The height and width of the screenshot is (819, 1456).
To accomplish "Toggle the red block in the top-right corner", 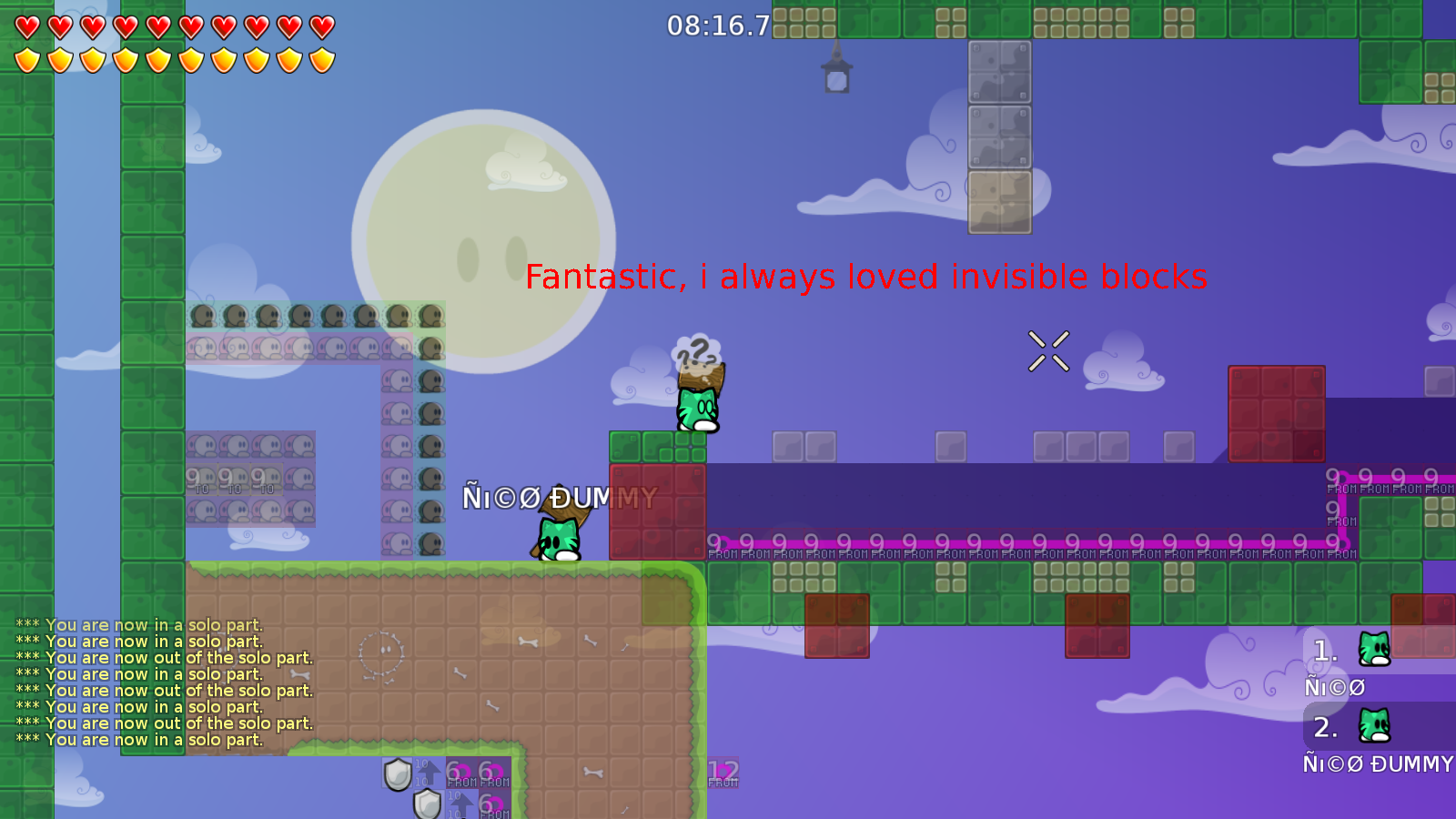I will tap(1277, 414).
